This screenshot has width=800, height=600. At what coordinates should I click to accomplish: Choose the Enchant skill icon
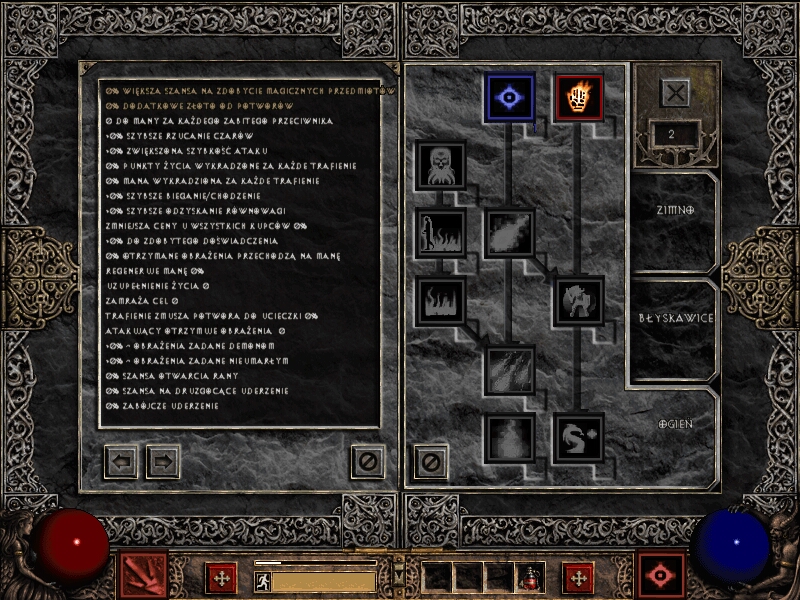580,301
